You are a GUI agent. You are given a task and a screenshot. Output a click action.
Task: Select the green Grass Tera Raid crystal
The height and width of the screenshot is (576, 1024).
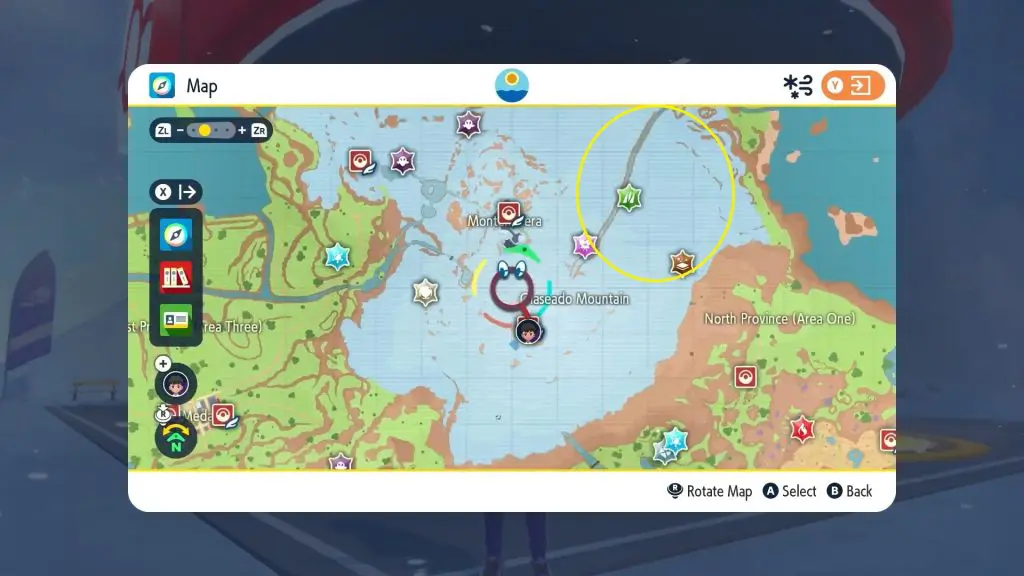pos(629,198)
